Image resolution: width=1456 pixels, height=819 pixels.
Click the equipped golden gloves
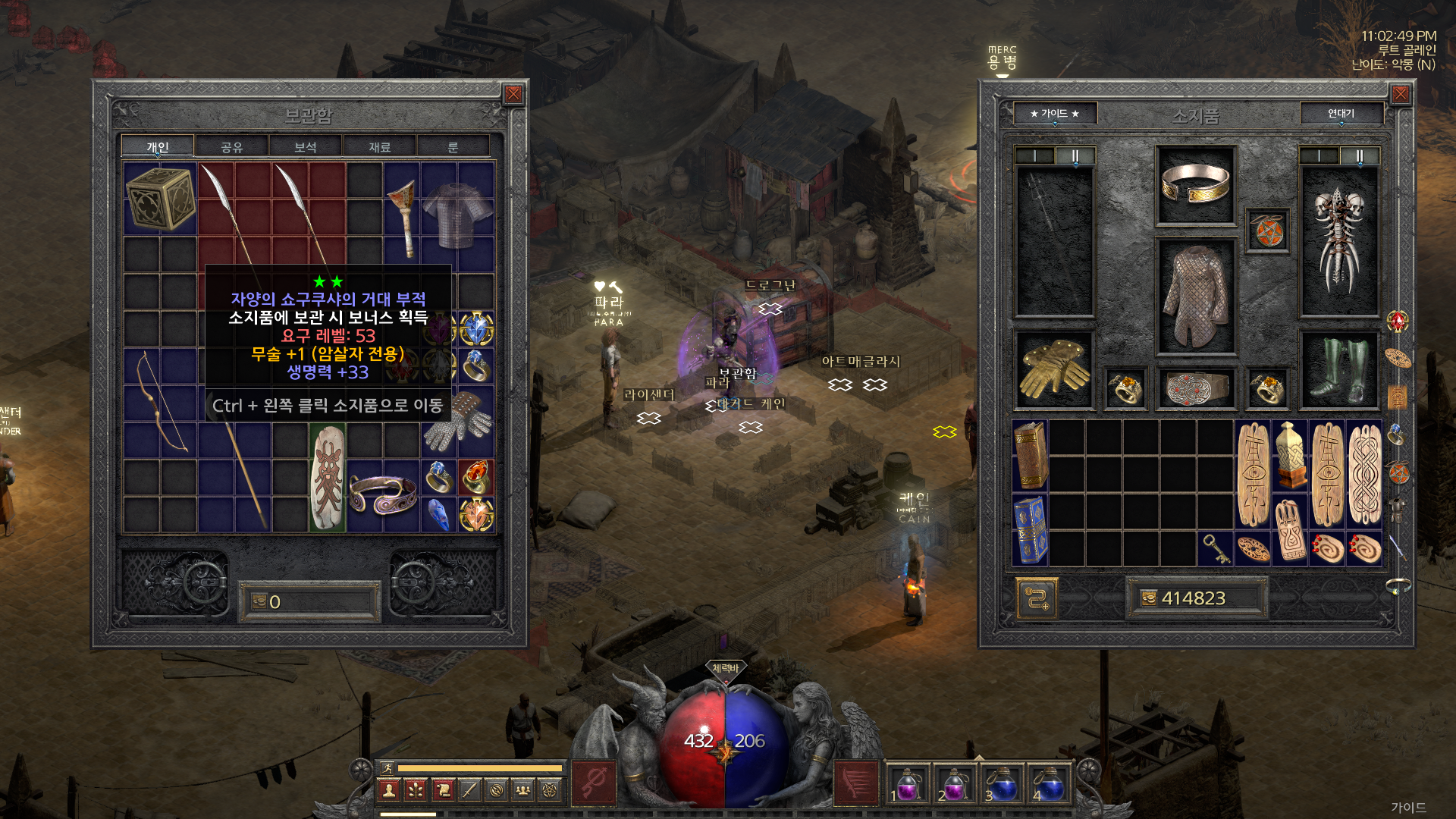(1054, 370)
